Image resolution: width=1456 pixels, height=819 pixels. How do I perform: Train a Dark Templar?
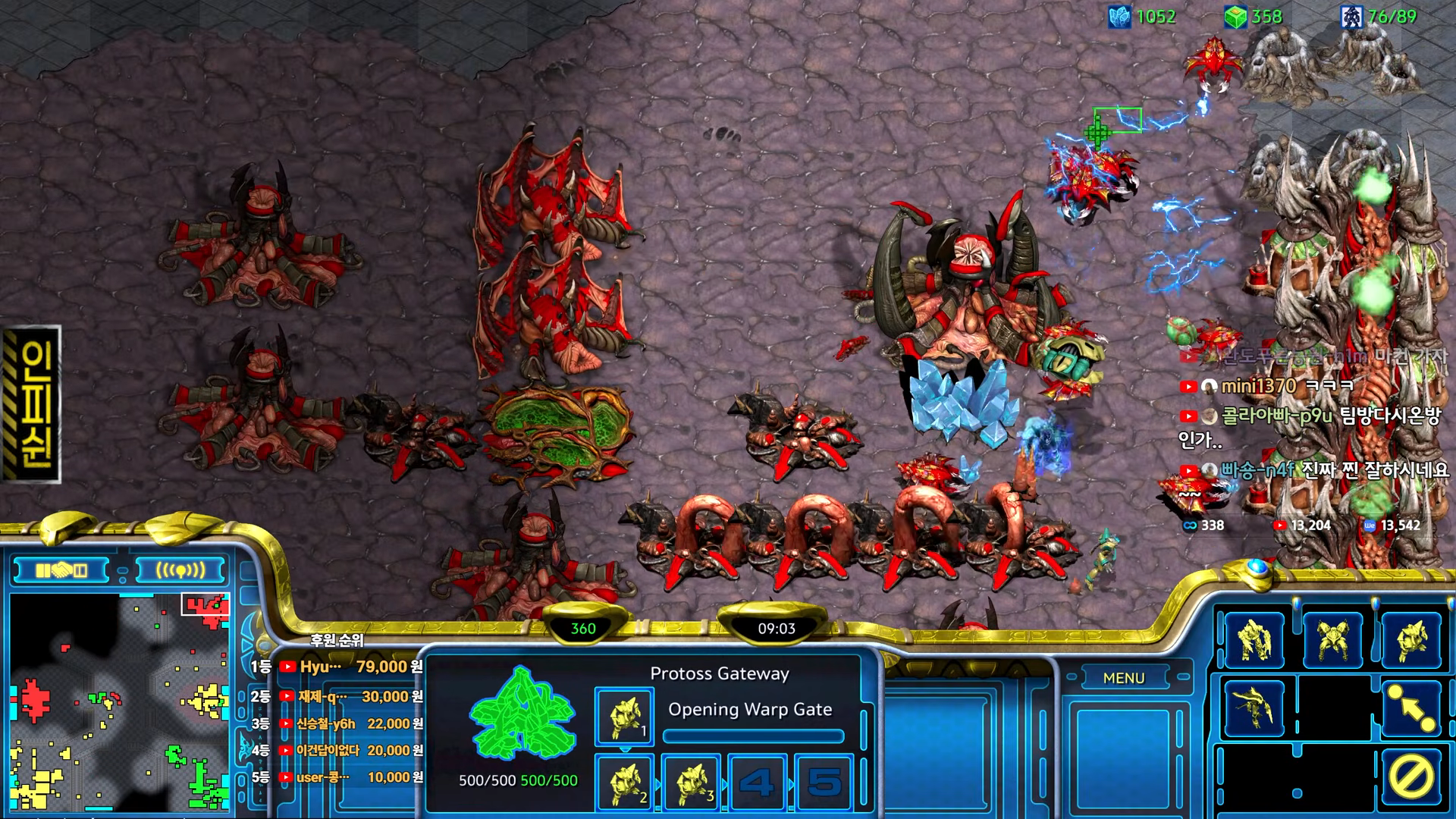point(1254,708)
